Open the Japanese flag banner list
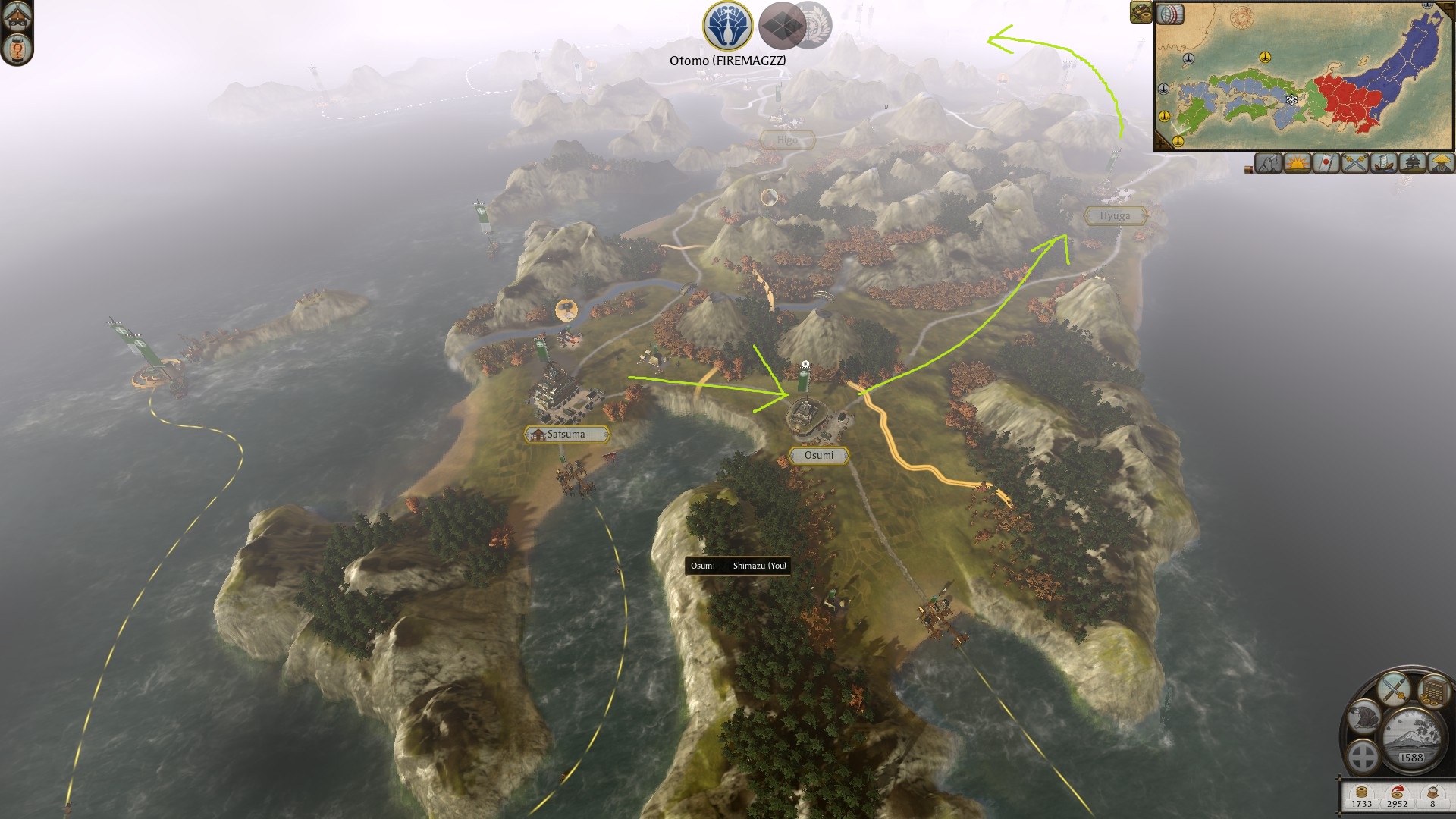The height and width of the screenshot is (819, 1456). click(1326, 163)
